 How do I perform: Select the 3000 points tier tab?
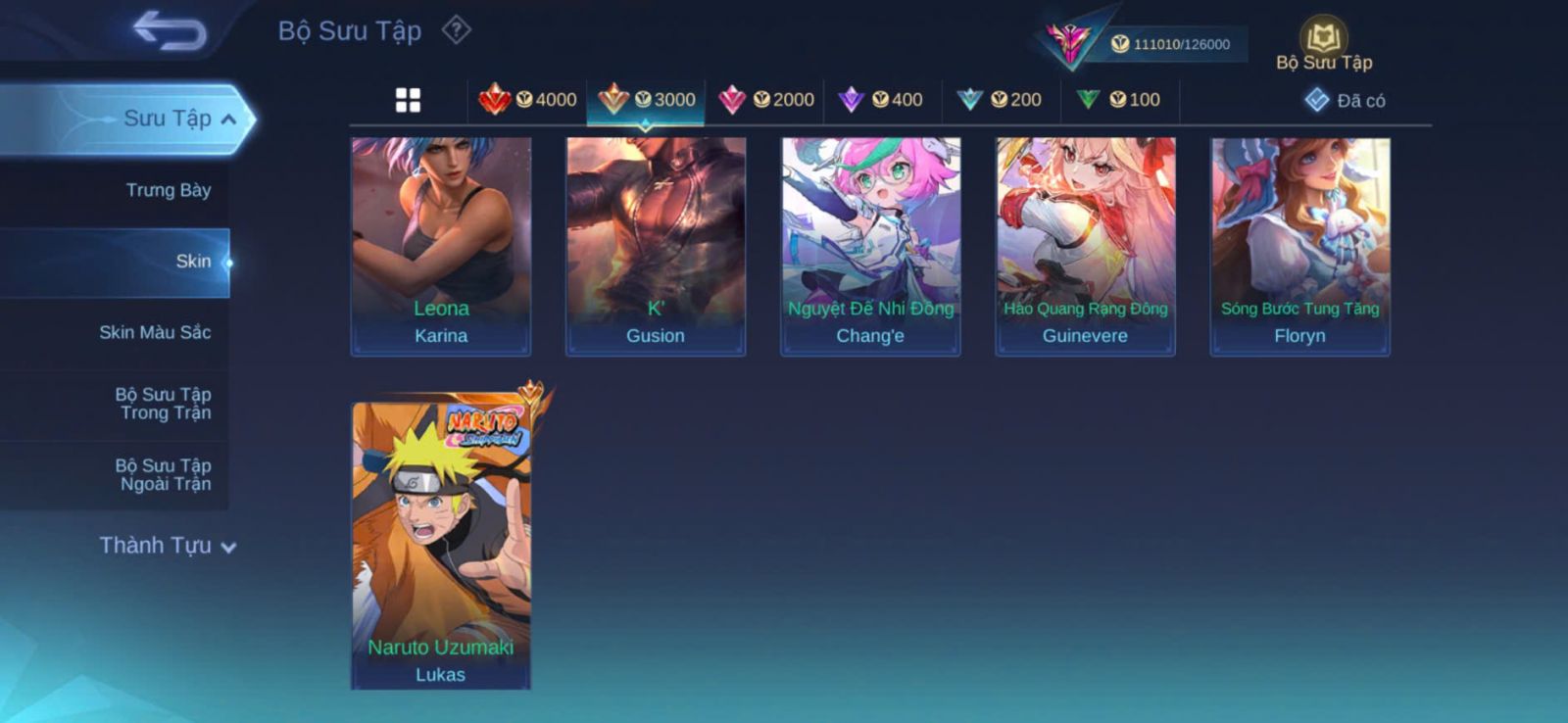pyautogui.click(x=647, y=99)
